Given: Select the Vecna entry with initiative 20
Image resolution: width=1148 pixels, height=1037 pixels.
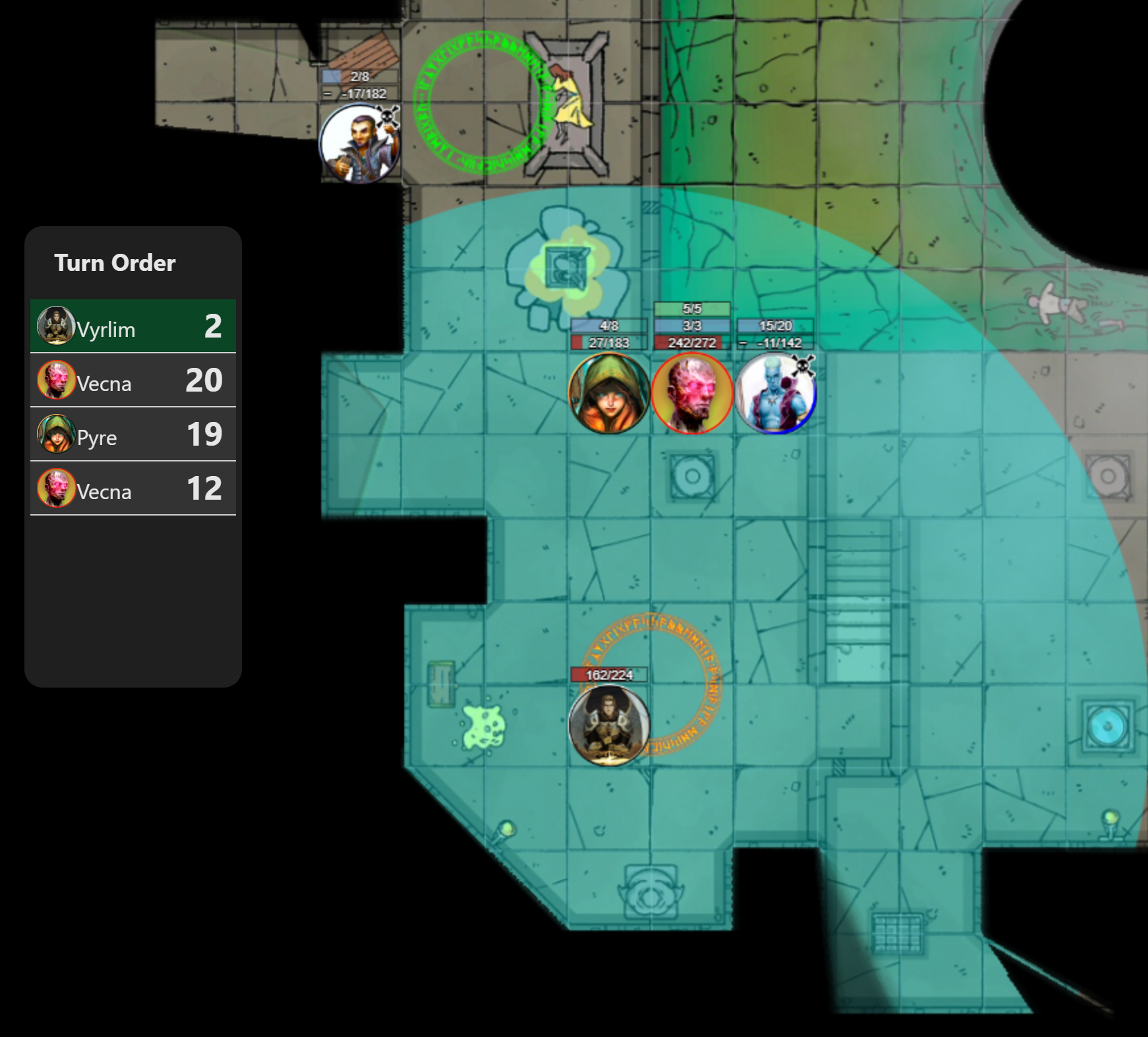Looking at the screenshot, I should point(133,380).
